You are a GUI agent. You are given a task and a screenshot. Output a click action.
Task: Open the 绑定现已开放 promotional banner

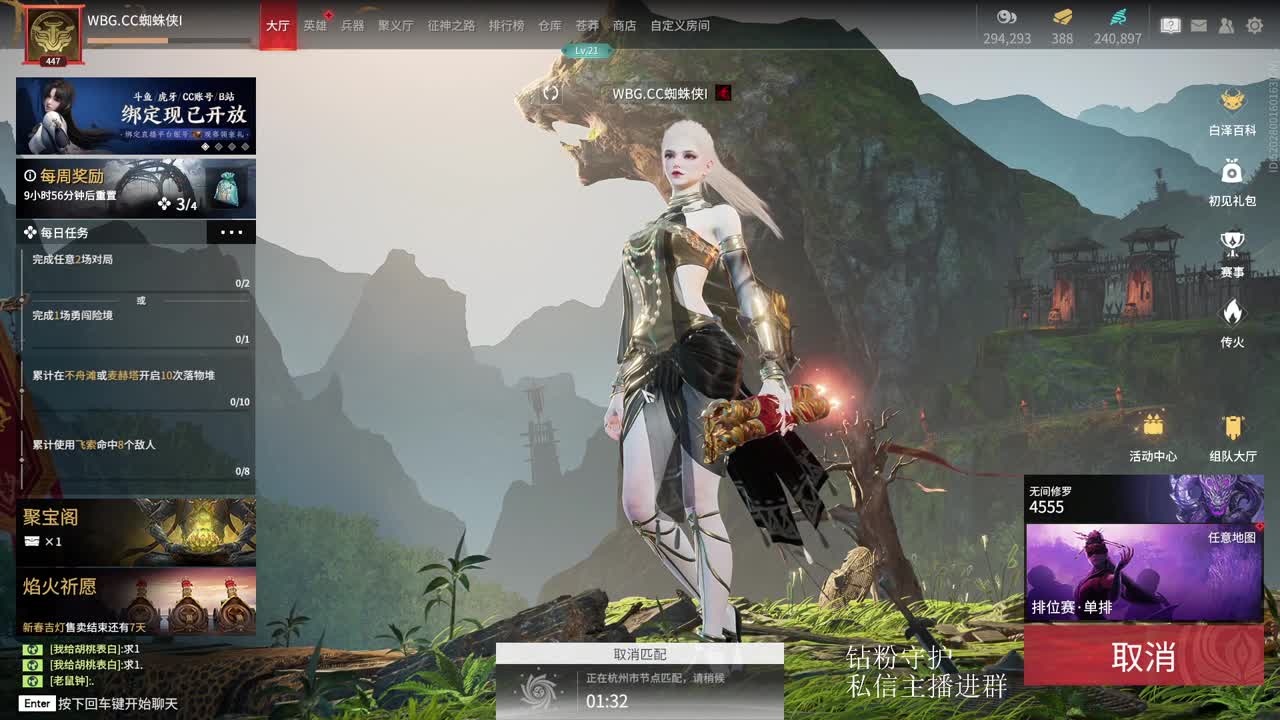pyautogui.click(x=137, y=113)
